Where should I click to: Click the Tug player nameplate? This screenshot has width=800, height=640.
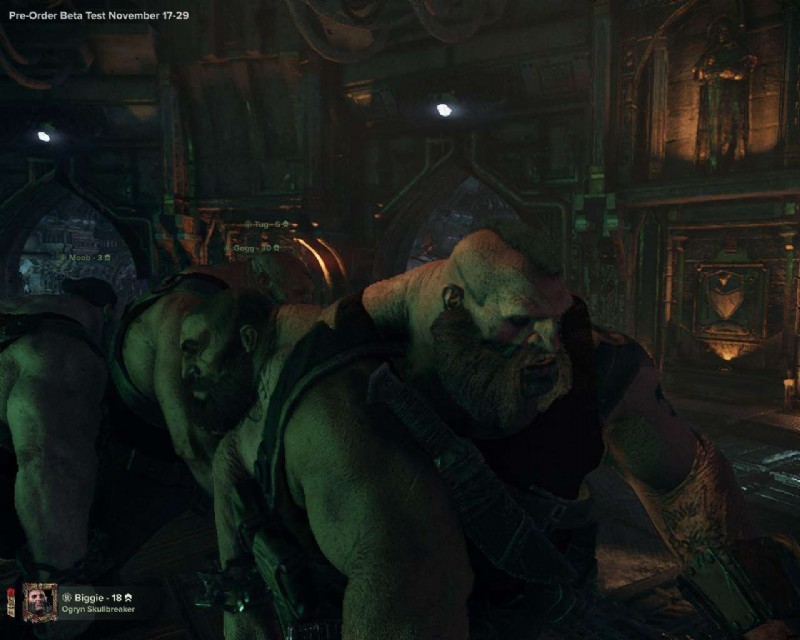(x=268, y=225)
